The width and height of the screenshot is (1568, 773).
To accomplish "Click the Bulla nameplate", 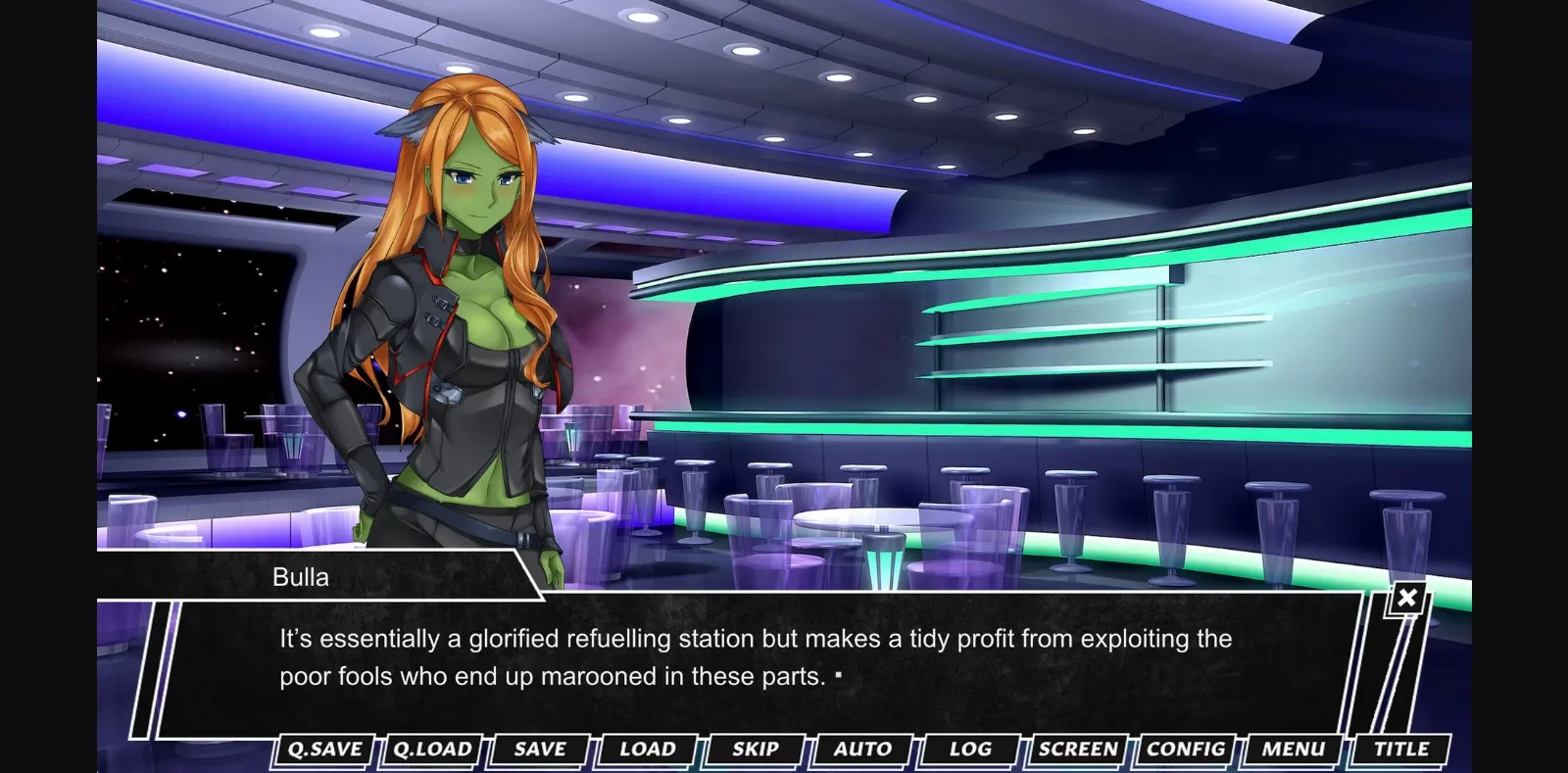I will pyautogui.click(x=299, y=576).
